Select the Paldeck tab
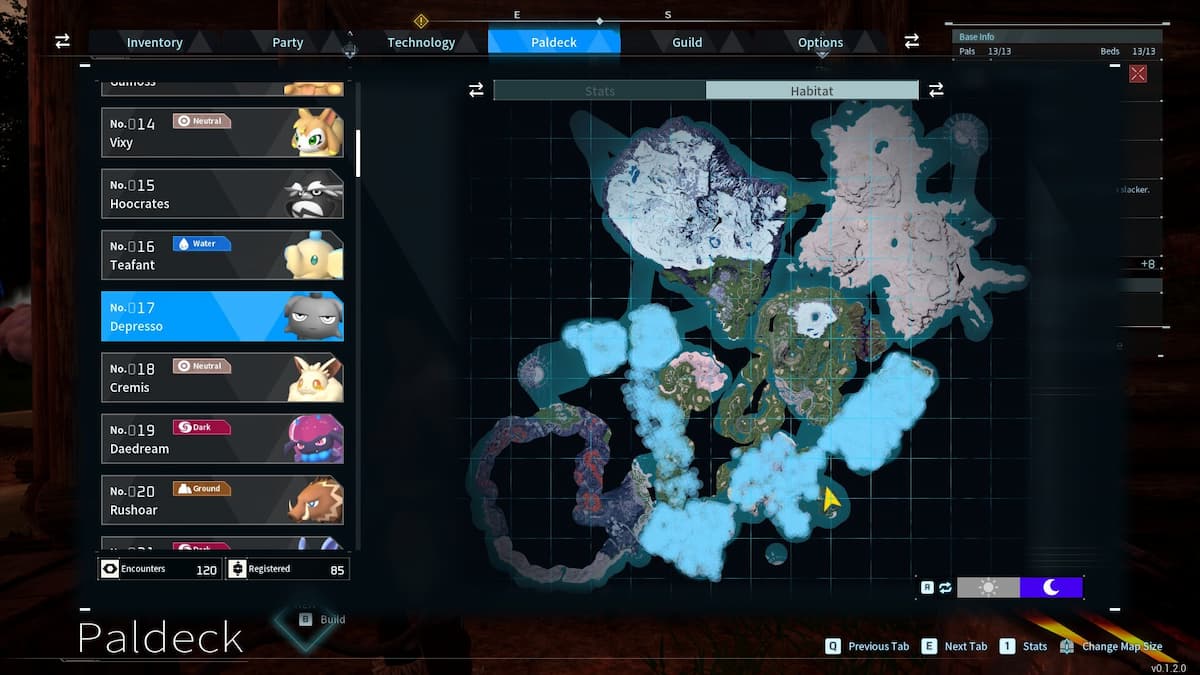The width and height of the screenshot is (1200, 675). [x=554, y=42]
